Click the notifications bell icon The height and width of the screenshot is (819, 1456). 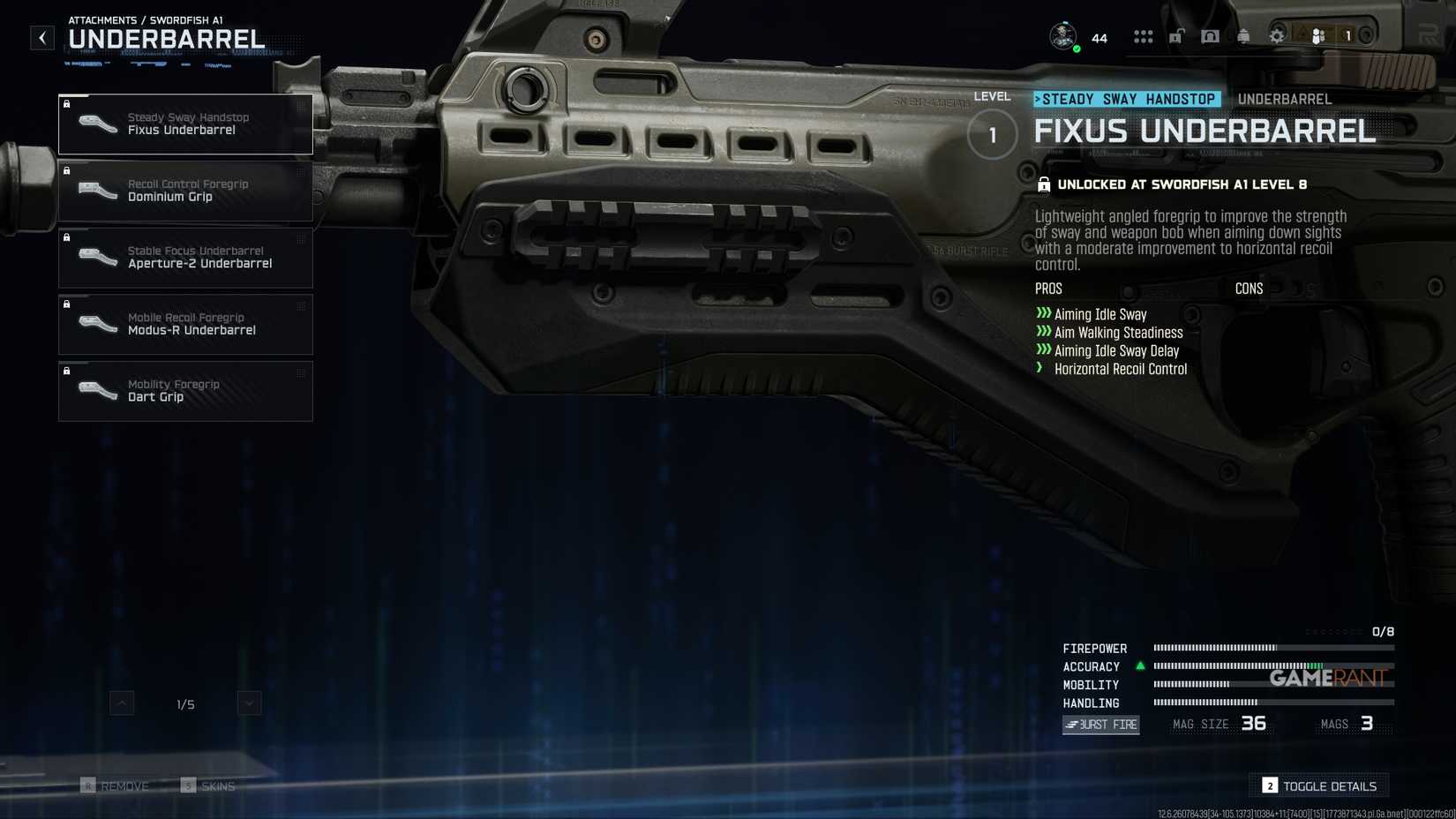click(x=1243, y=36)
